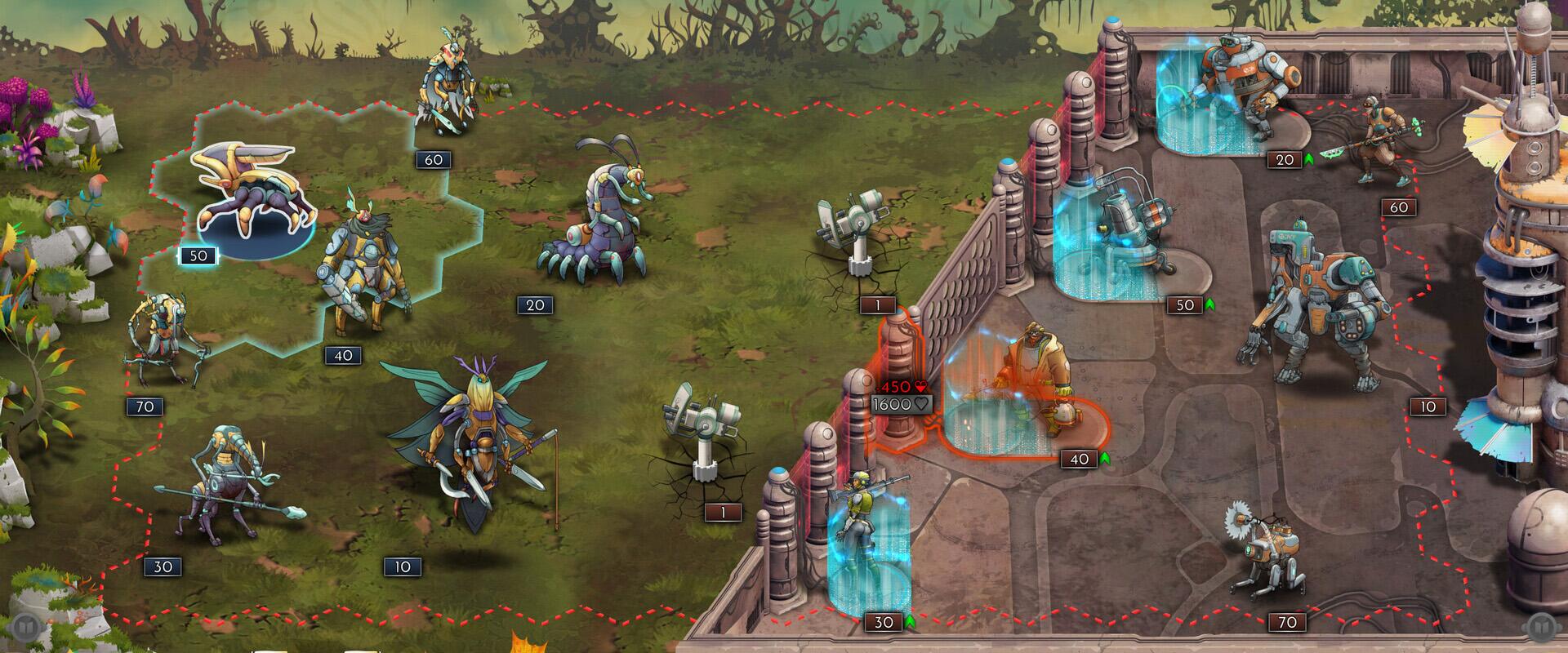The width and height of the screenshot is (1568, 653).
Task: Click the heart icon on the 1600 health counter
Action: 920,406
